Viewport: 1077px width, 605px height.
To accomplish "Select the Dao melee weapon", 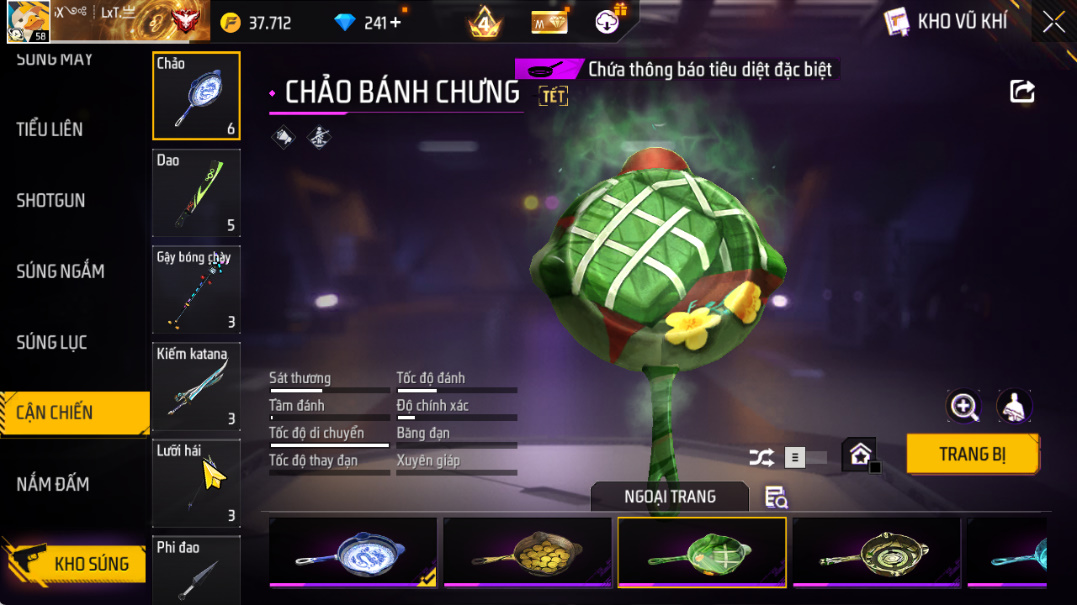I will [196, 193].
